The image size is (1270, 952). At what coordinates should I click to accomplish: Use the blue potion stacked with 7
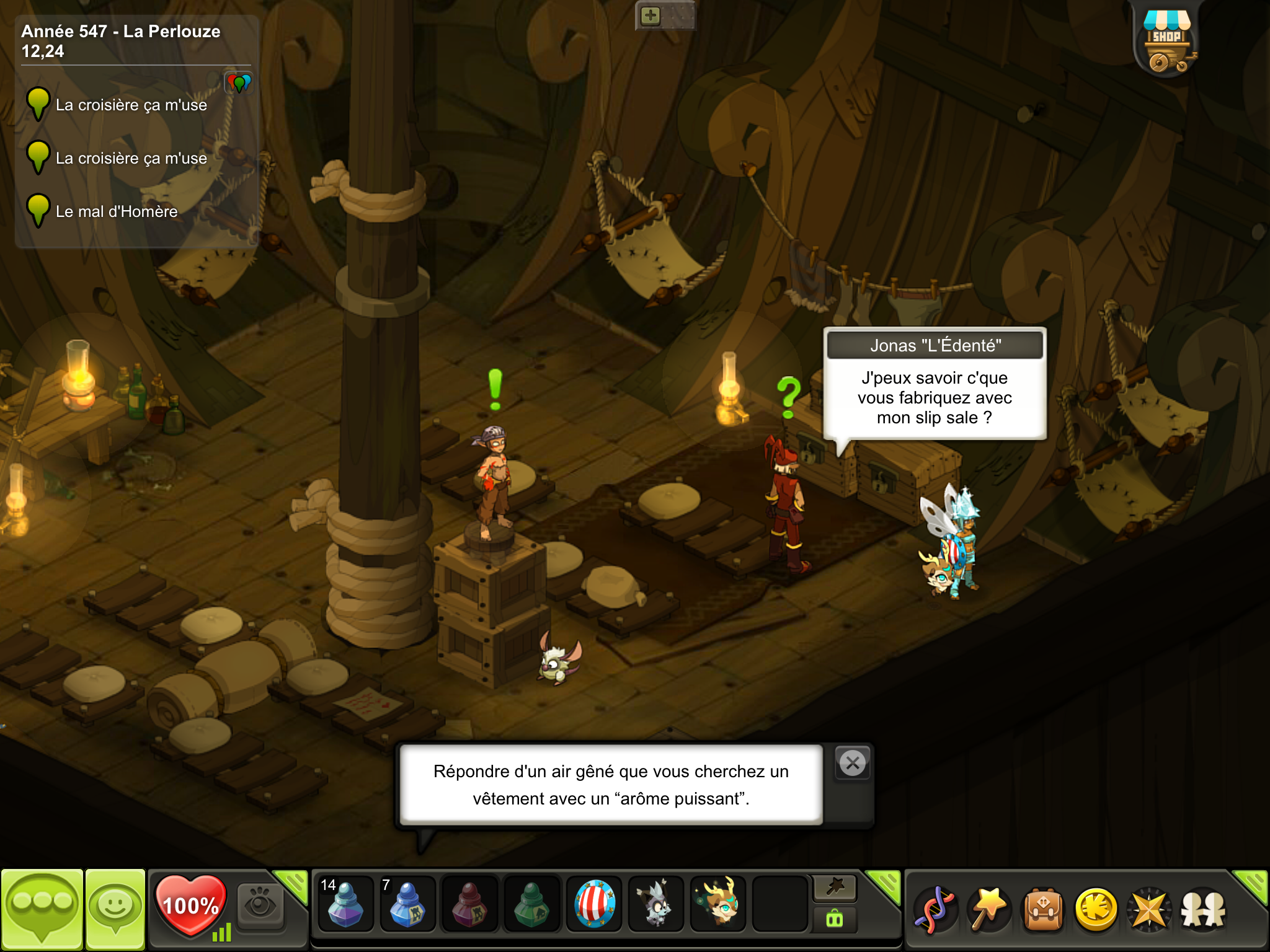pos(407,904)
